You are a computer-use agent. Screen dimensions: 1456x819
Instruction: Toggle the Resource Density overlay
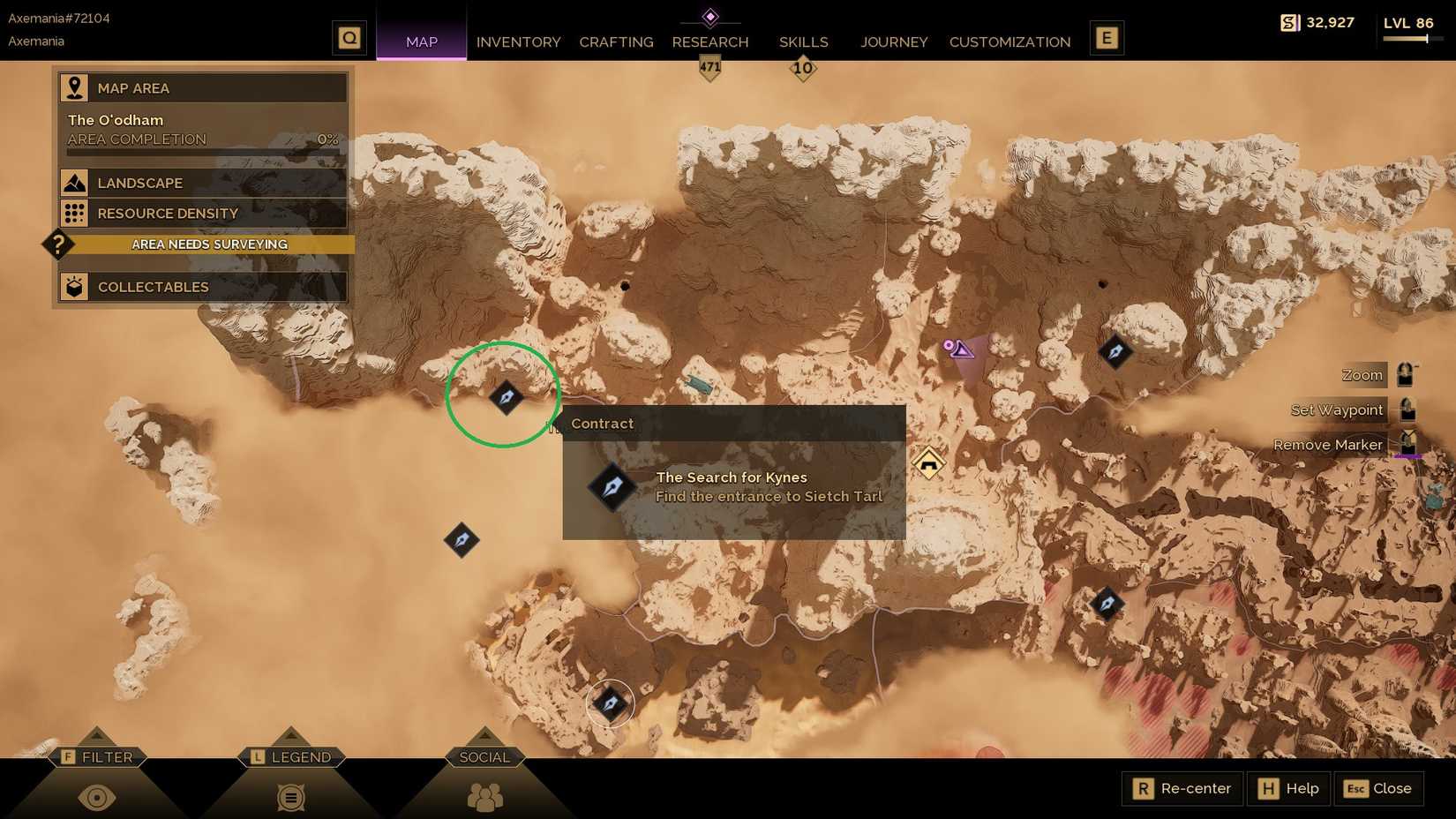[x=202, y=213]
